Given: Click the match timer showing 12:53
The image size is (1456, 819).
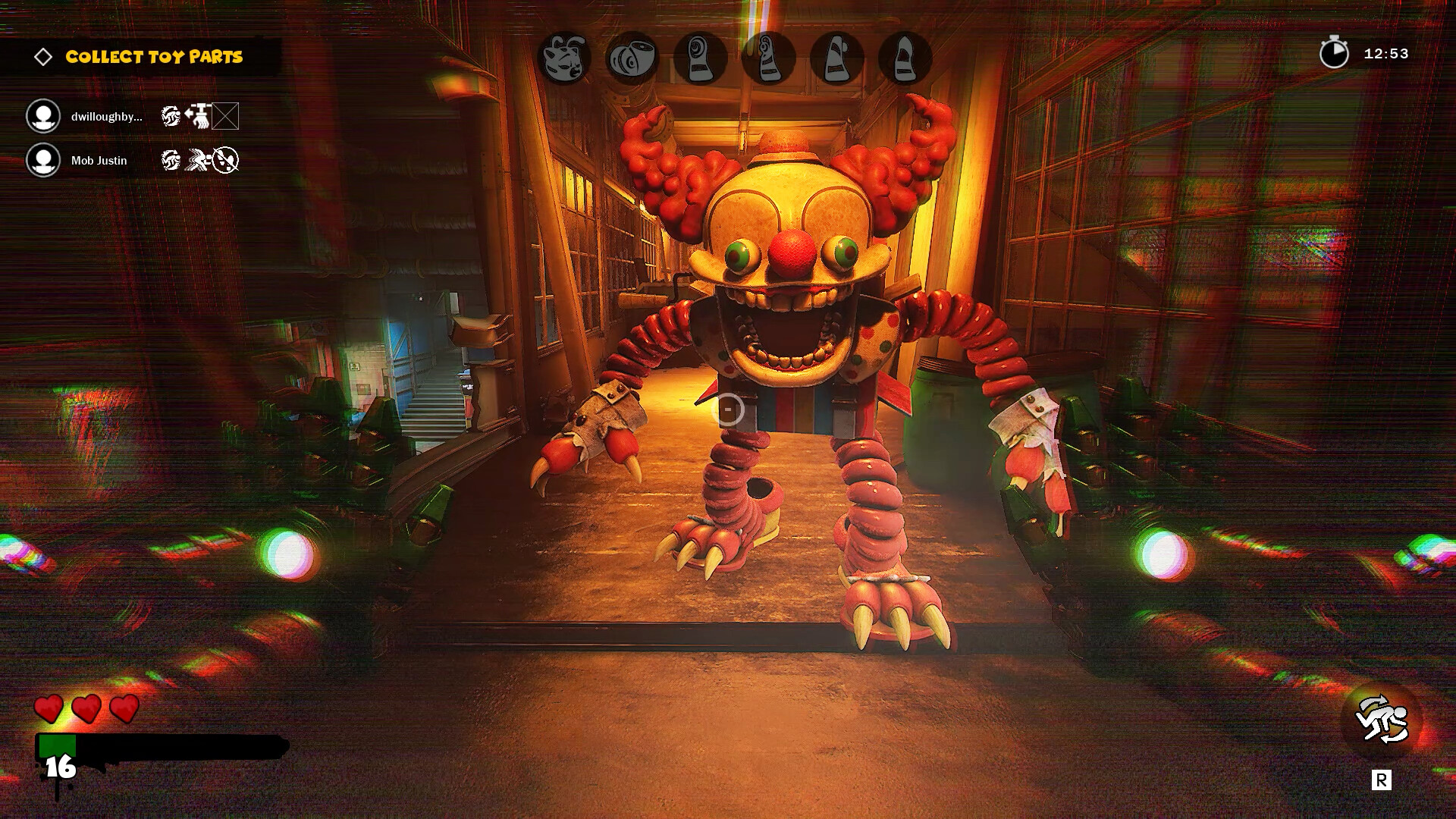Looking at the screenshot, I should tap(1386, 53).
